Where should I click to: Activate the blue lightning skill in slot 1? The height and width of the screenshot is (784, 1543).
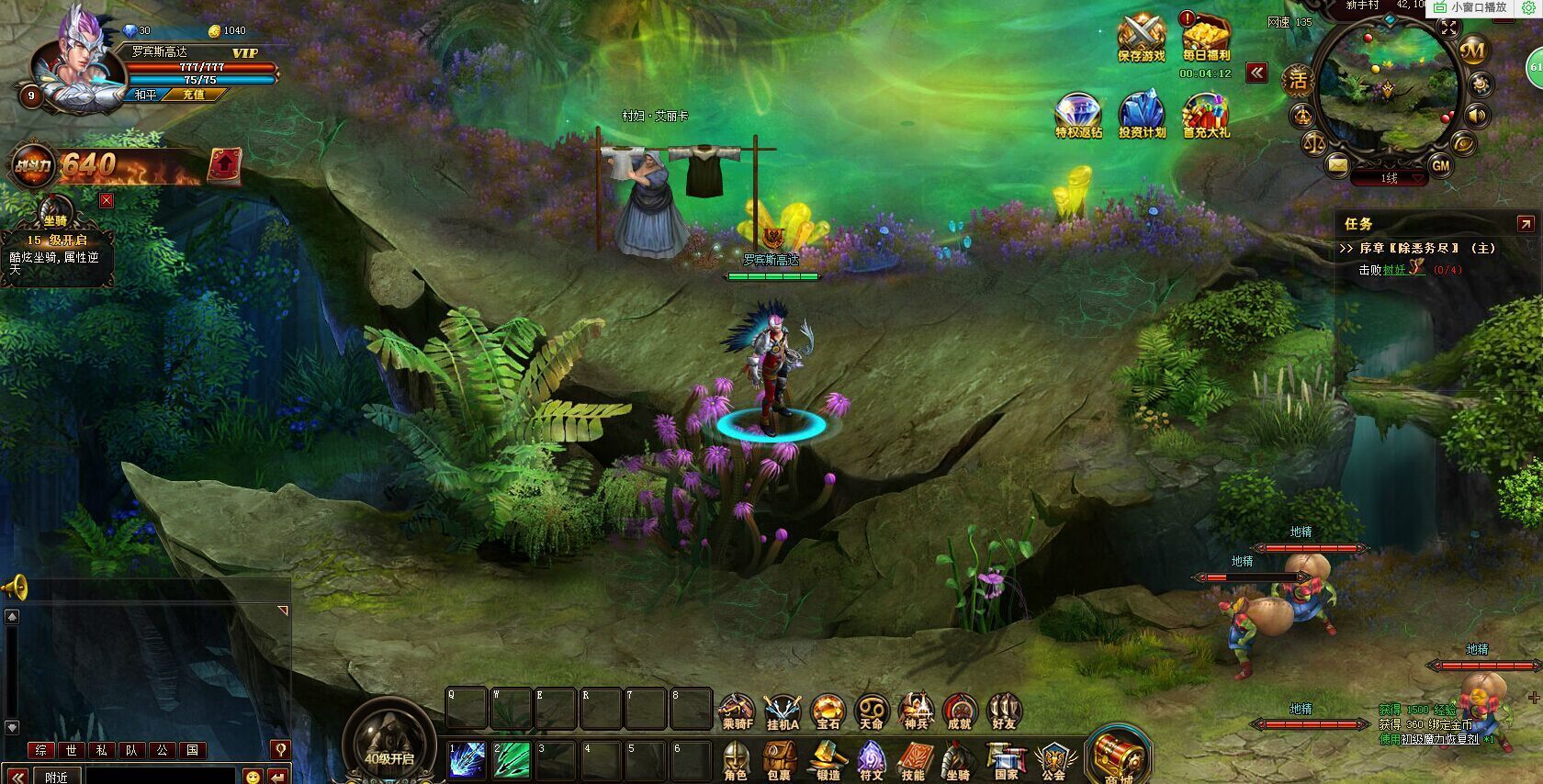467,761
